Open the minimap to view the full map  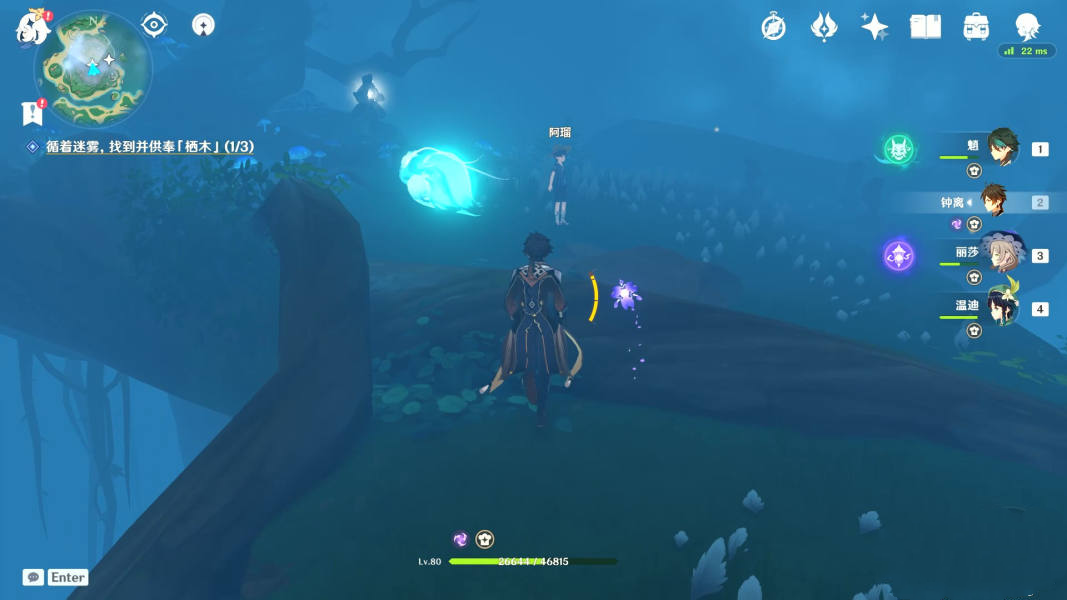click(93, 67)
